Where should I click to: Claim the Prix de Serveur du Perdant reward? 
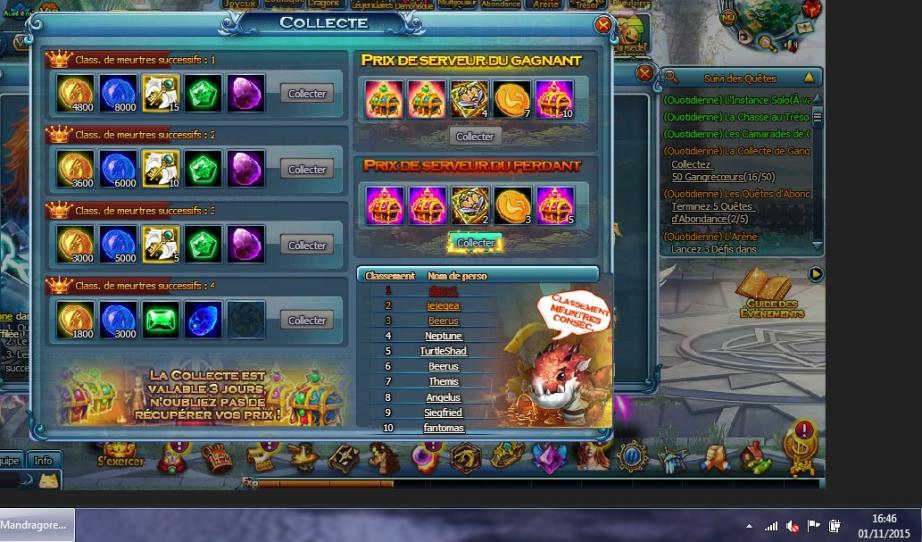click(475, 242)
